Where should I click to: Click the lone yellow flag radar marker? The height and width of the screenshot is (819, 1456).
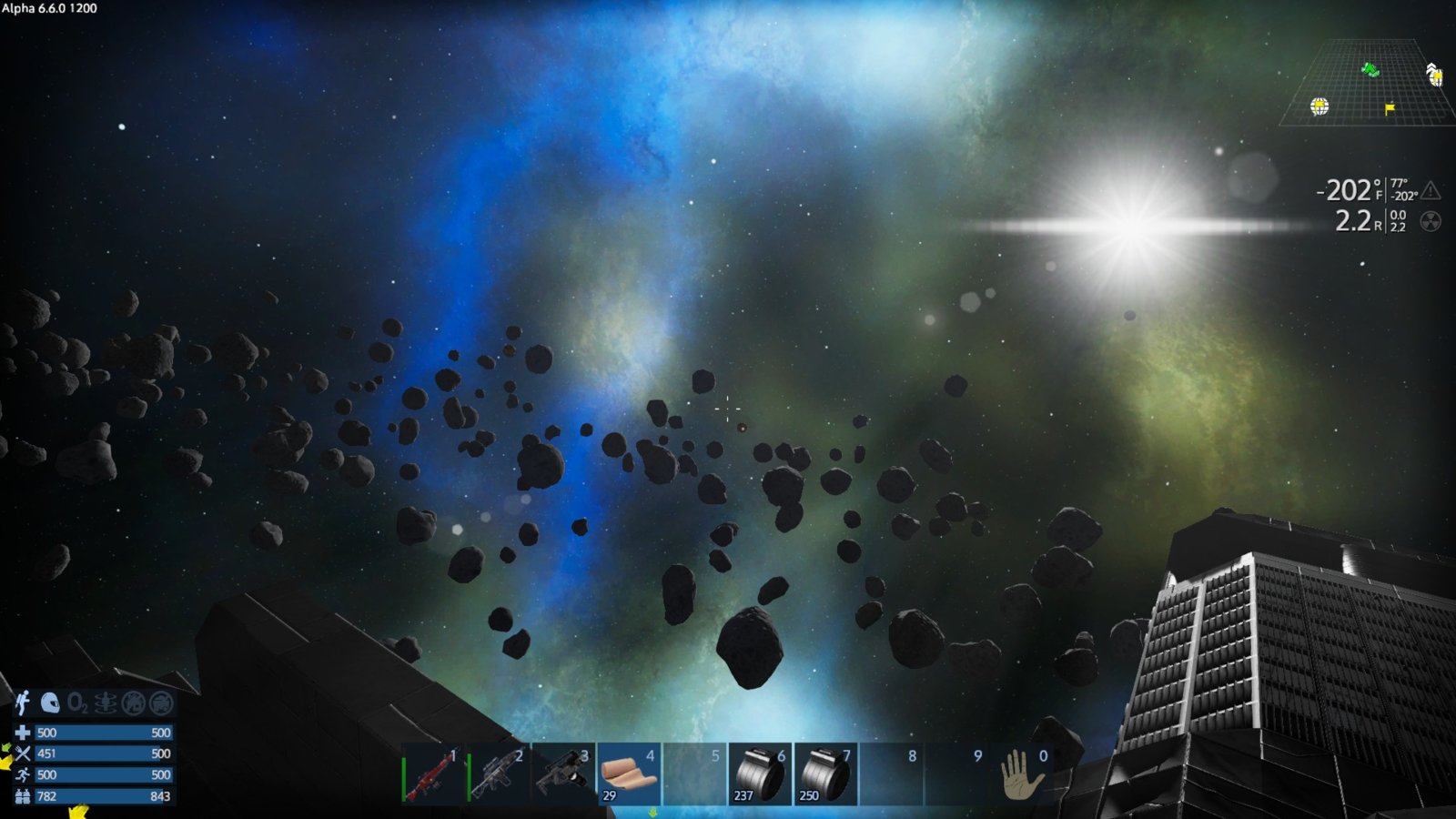[x=1390, y=109]
